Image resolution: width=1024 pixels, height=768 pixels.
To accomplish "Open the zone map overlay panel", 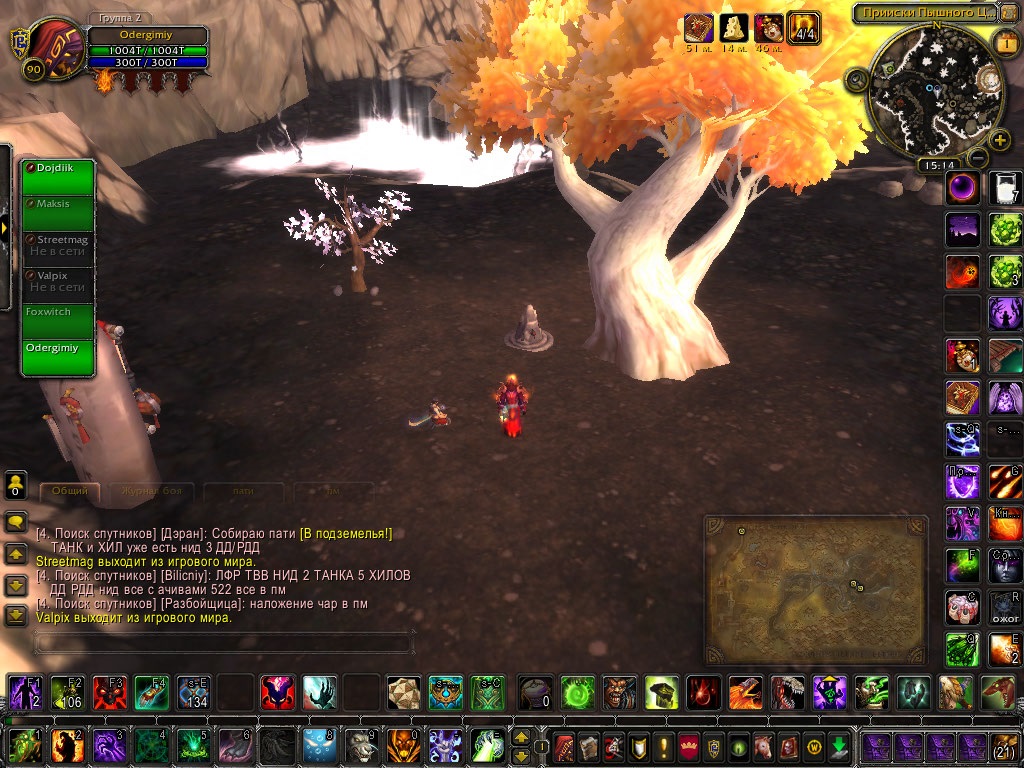I will tap(815, 588).
